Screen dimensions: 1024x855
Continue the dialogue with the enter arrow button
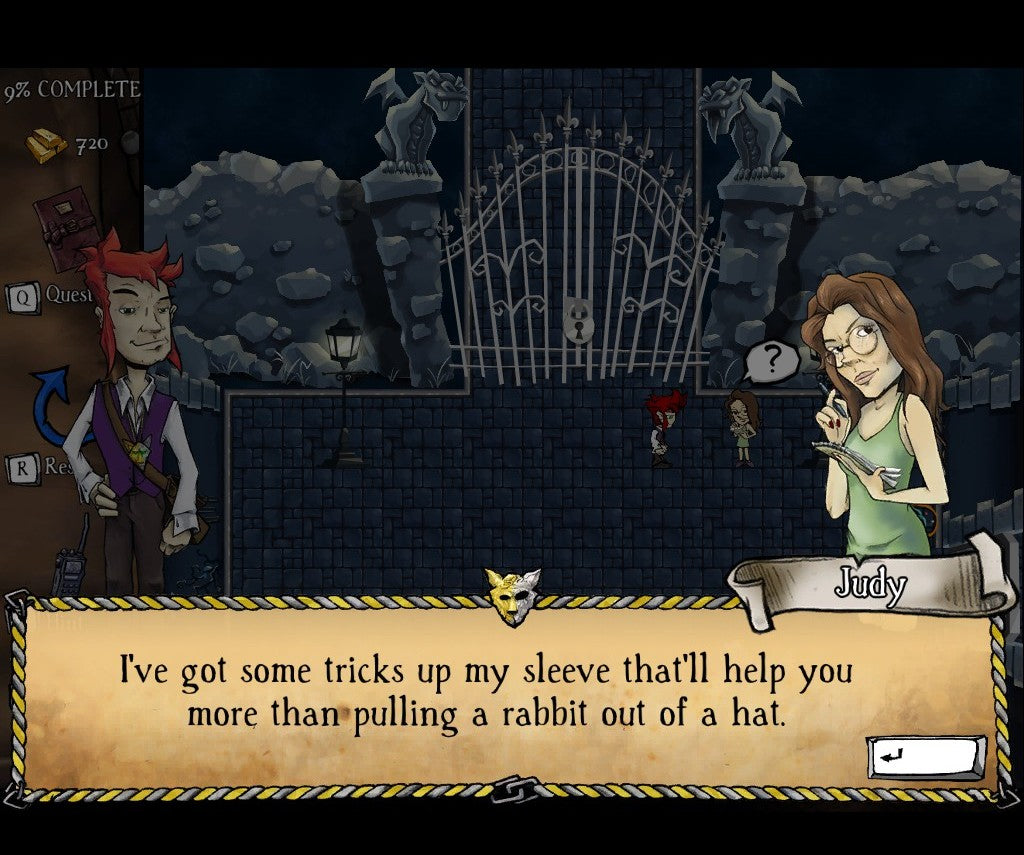coord(925,757)
